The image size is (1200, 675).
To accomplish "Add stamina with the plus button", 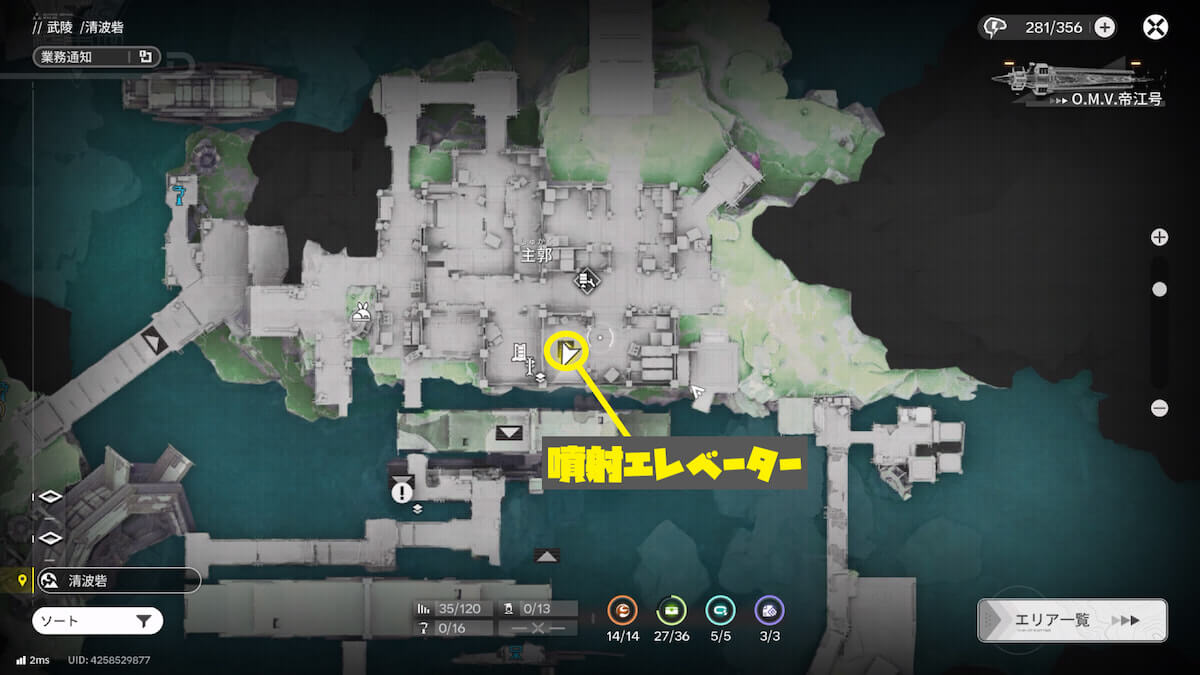I will click(x=1105, y=28).
